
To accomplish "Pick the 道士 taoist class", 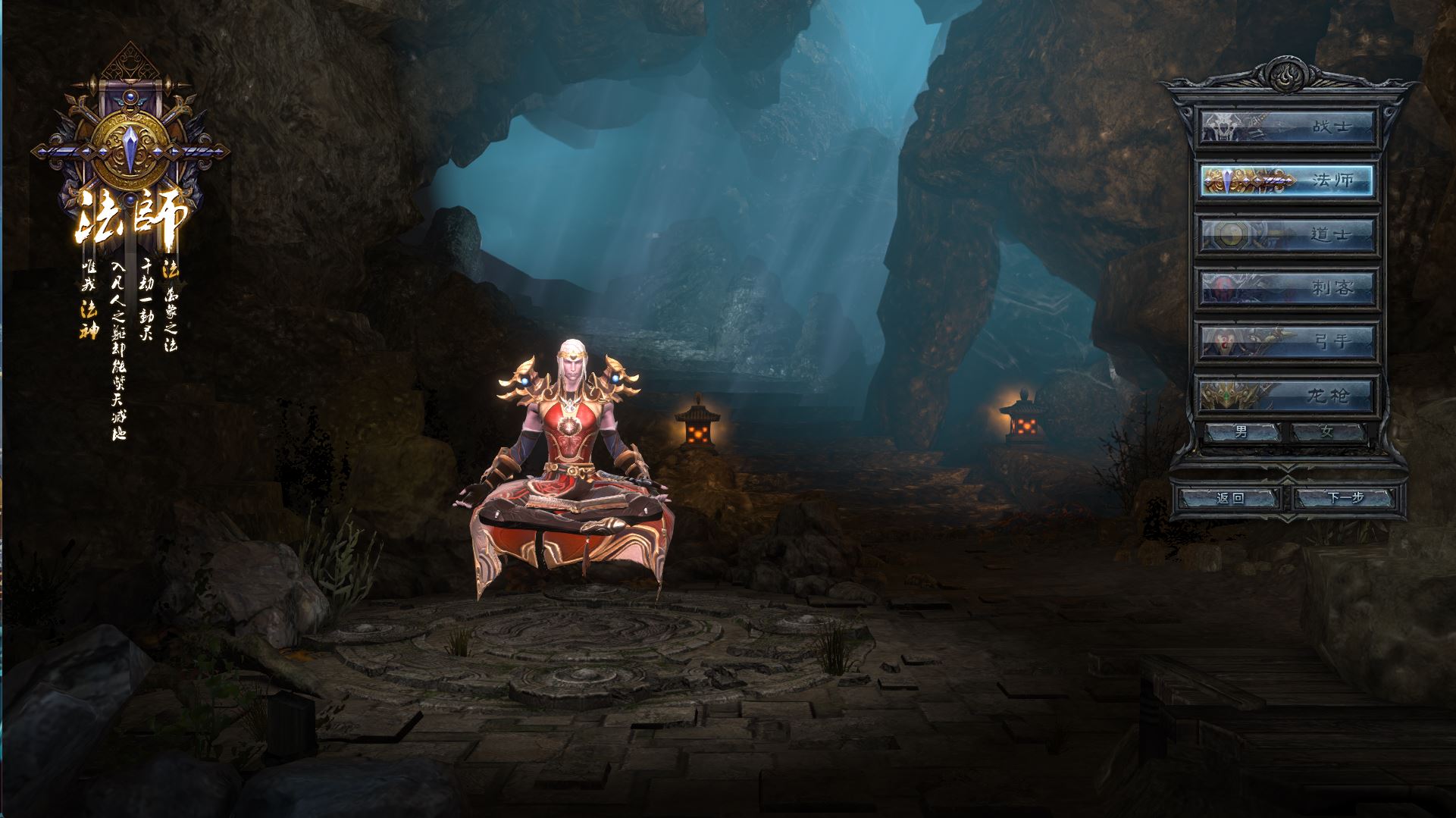I will [1286, 234].
